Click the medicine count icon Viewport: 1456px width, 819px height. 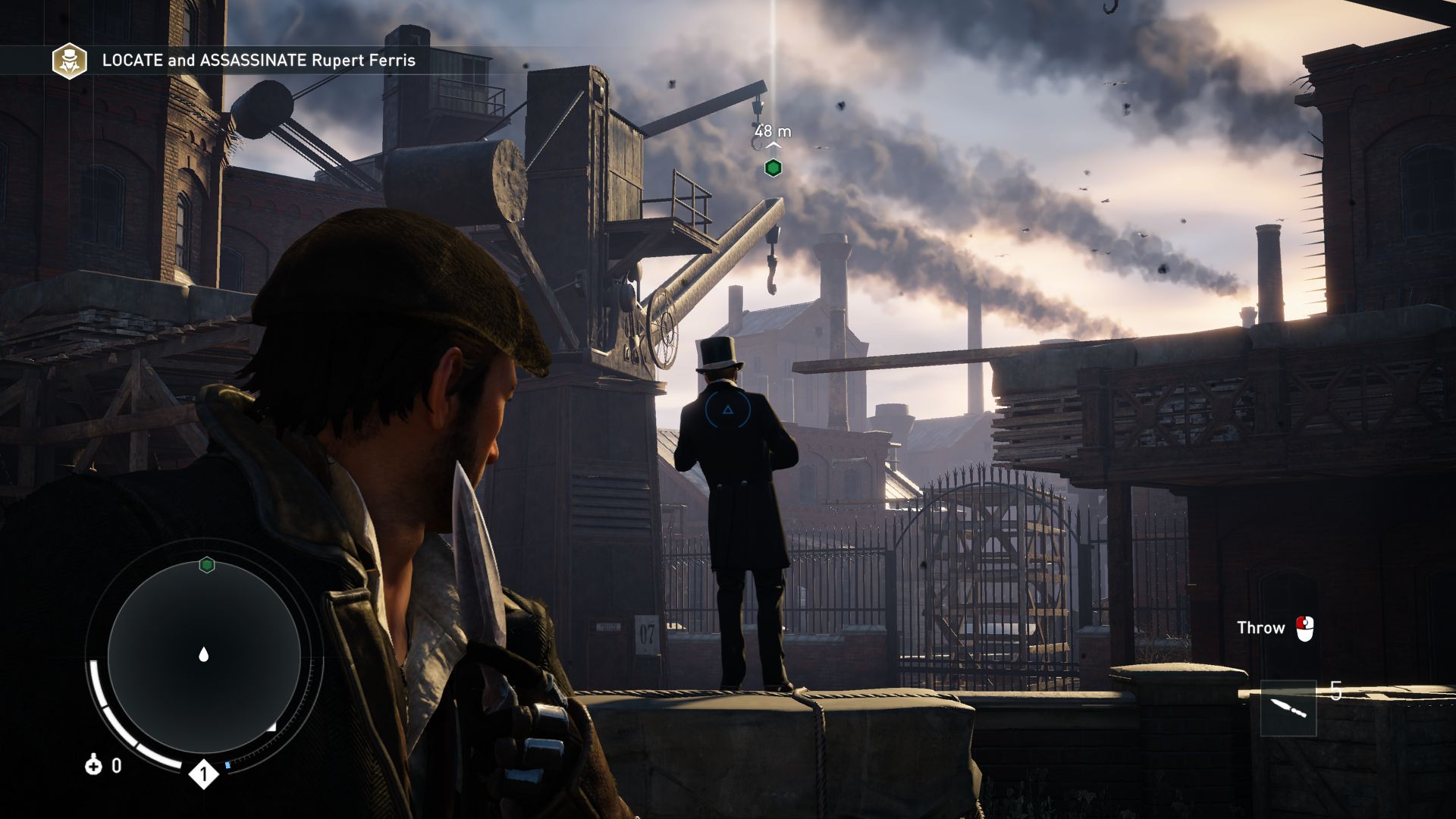click(x=93, y=765)
